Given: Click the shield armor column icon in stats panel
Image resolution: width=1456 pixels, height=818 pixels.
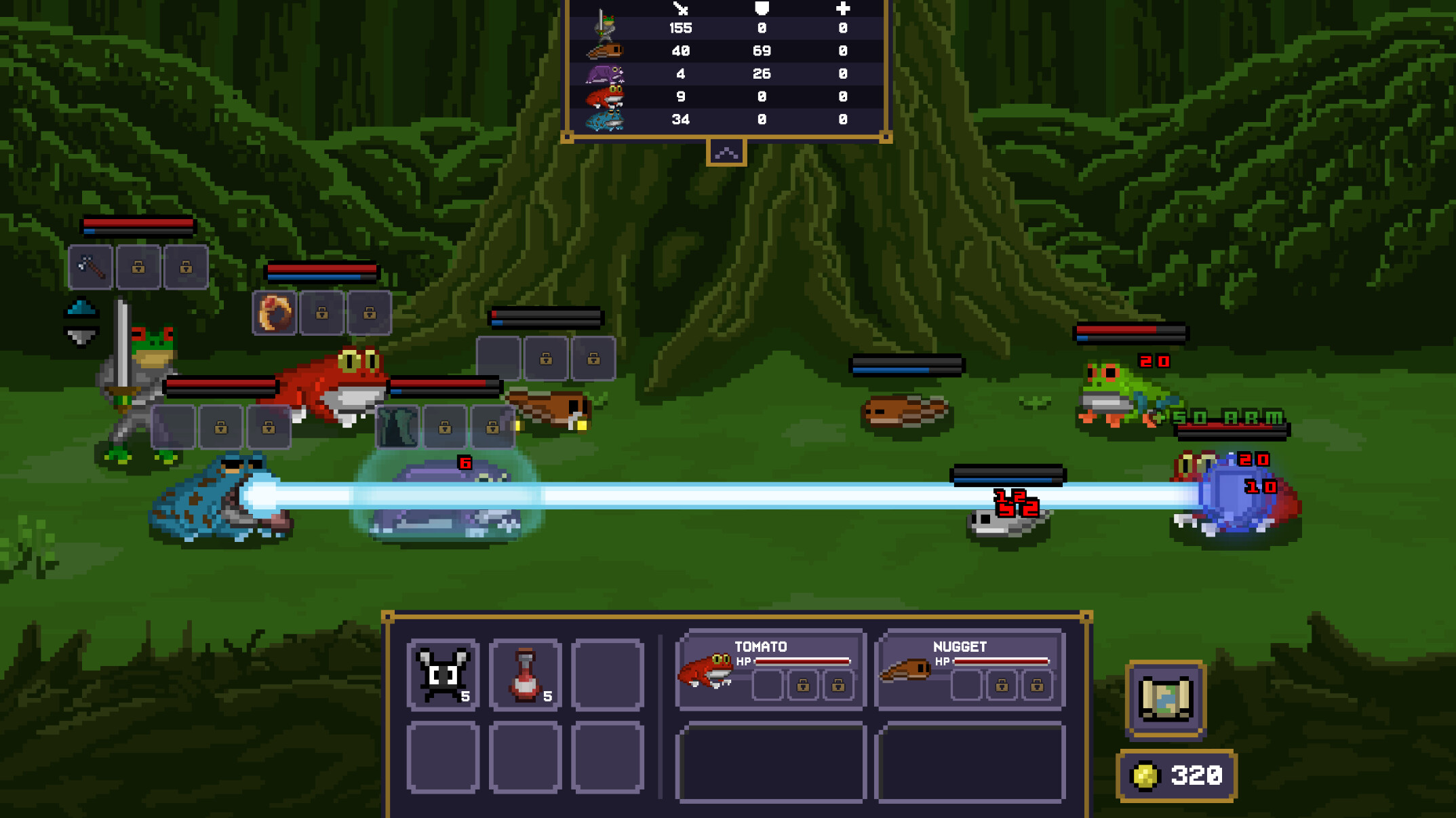Looking at the screenshot, I should (762, 9).
